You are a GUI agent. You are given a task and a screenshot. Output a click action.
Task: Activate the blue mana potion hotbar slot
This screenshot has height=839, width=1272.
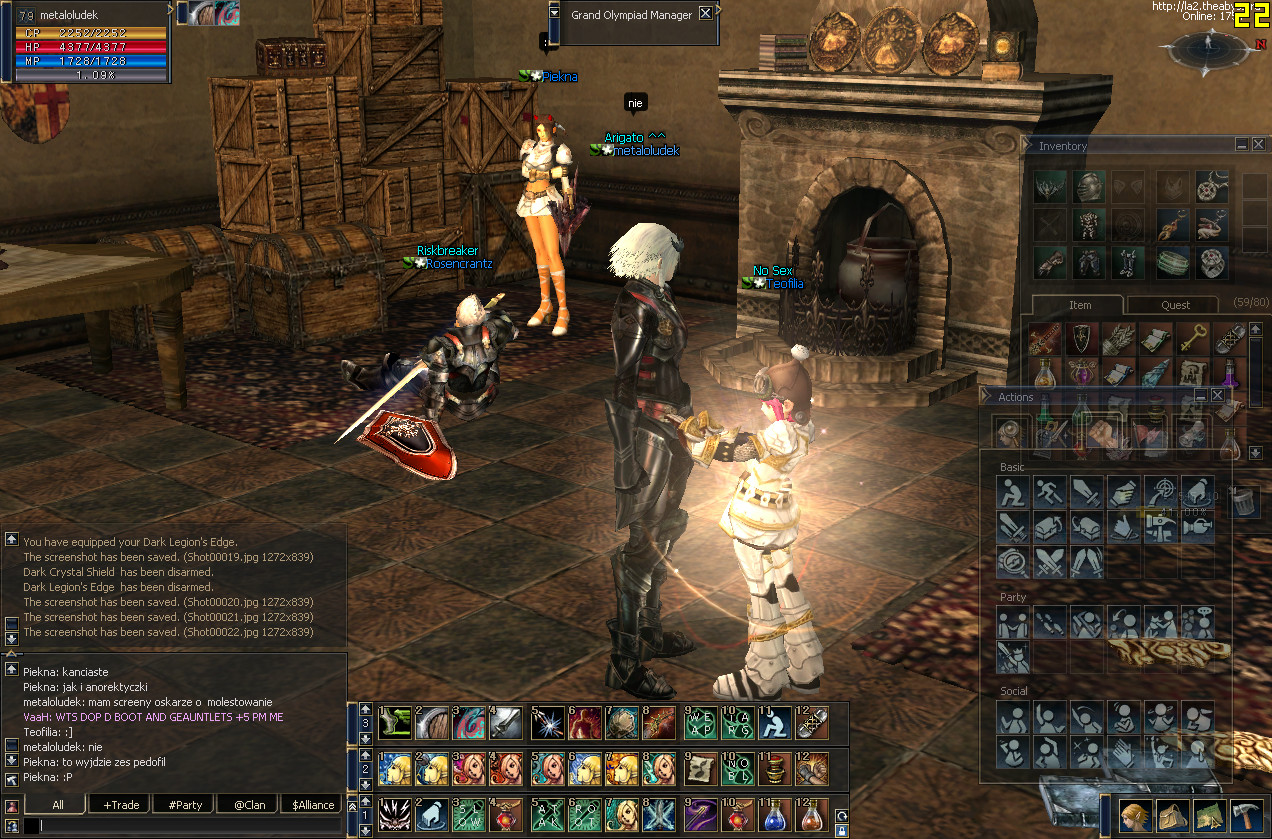point(772,815)
